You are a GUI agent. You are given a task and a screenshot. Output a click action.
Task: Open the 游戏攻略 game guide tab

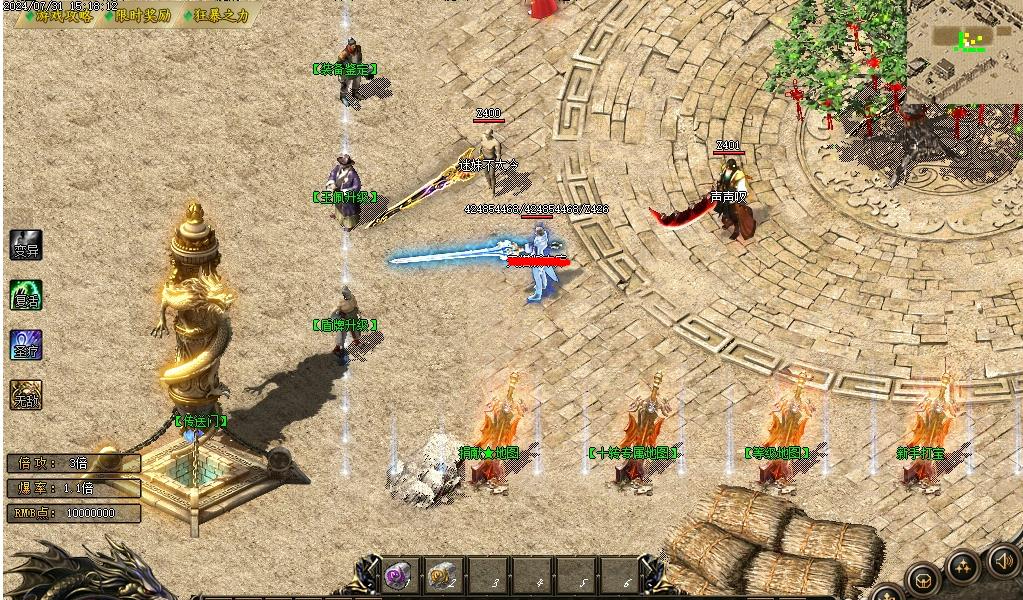pos(62,16)
